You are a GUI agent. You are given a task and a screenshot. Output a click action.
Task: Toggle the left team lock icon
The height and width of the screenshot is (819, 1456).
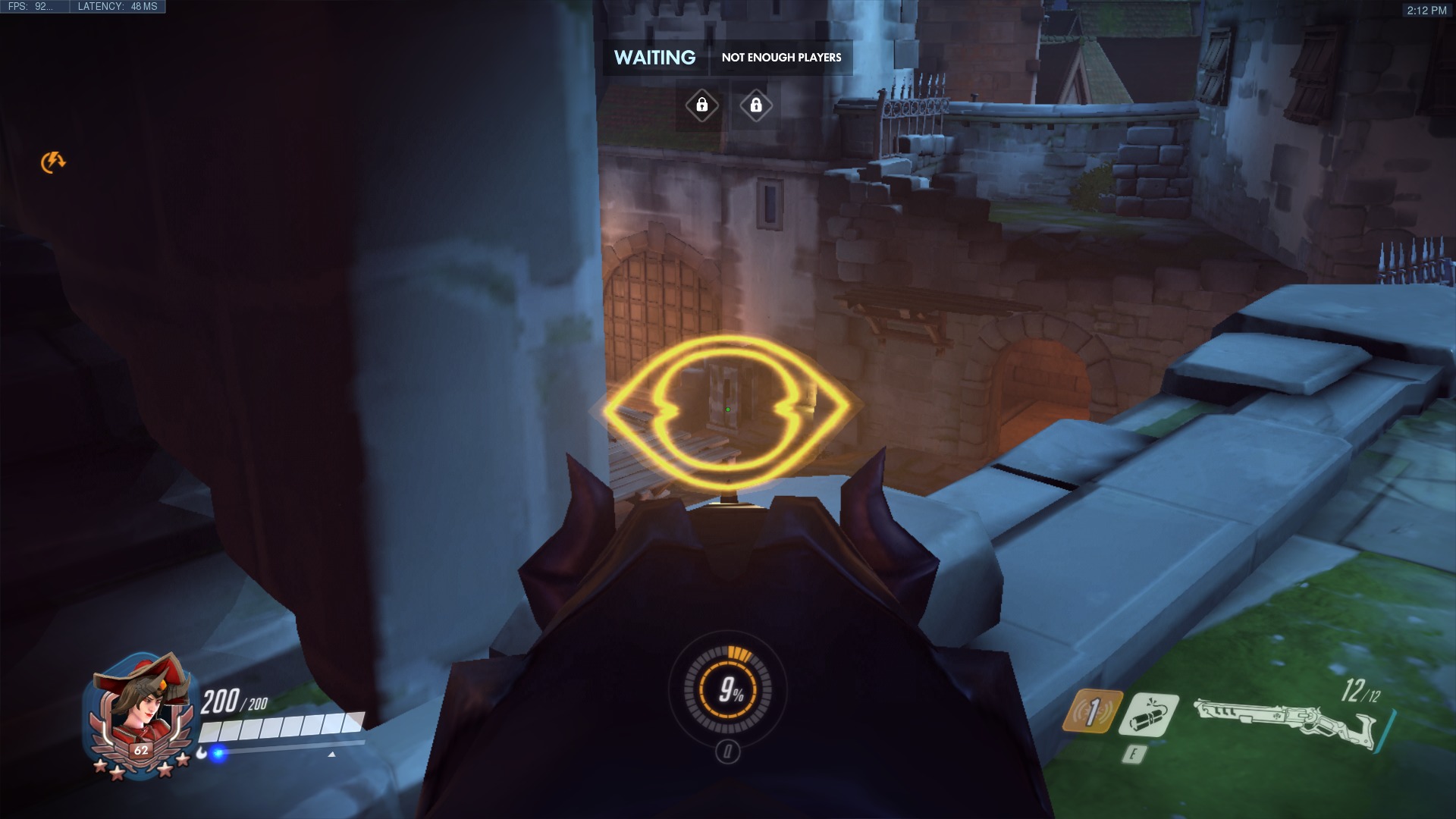pos(701,105)
